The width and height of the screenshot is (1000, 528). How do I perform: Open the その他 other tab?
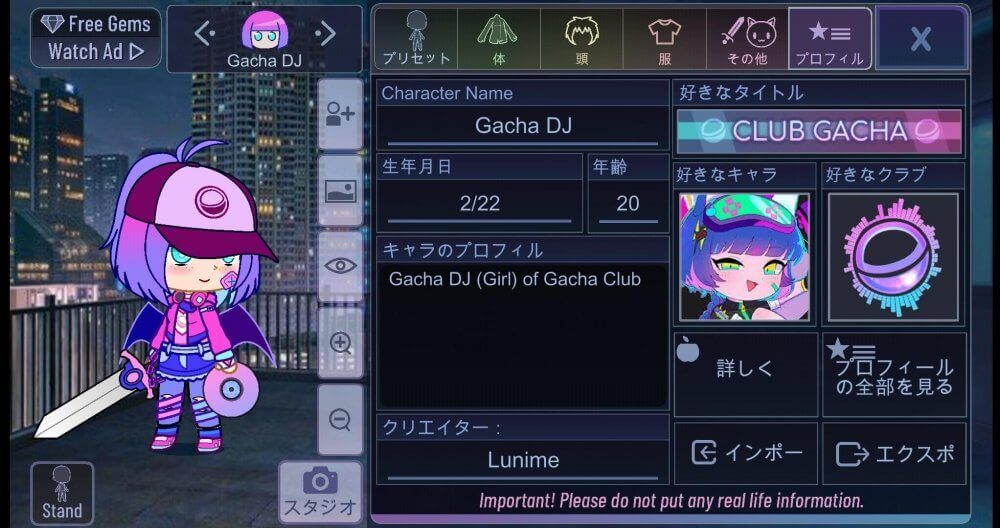747,39
